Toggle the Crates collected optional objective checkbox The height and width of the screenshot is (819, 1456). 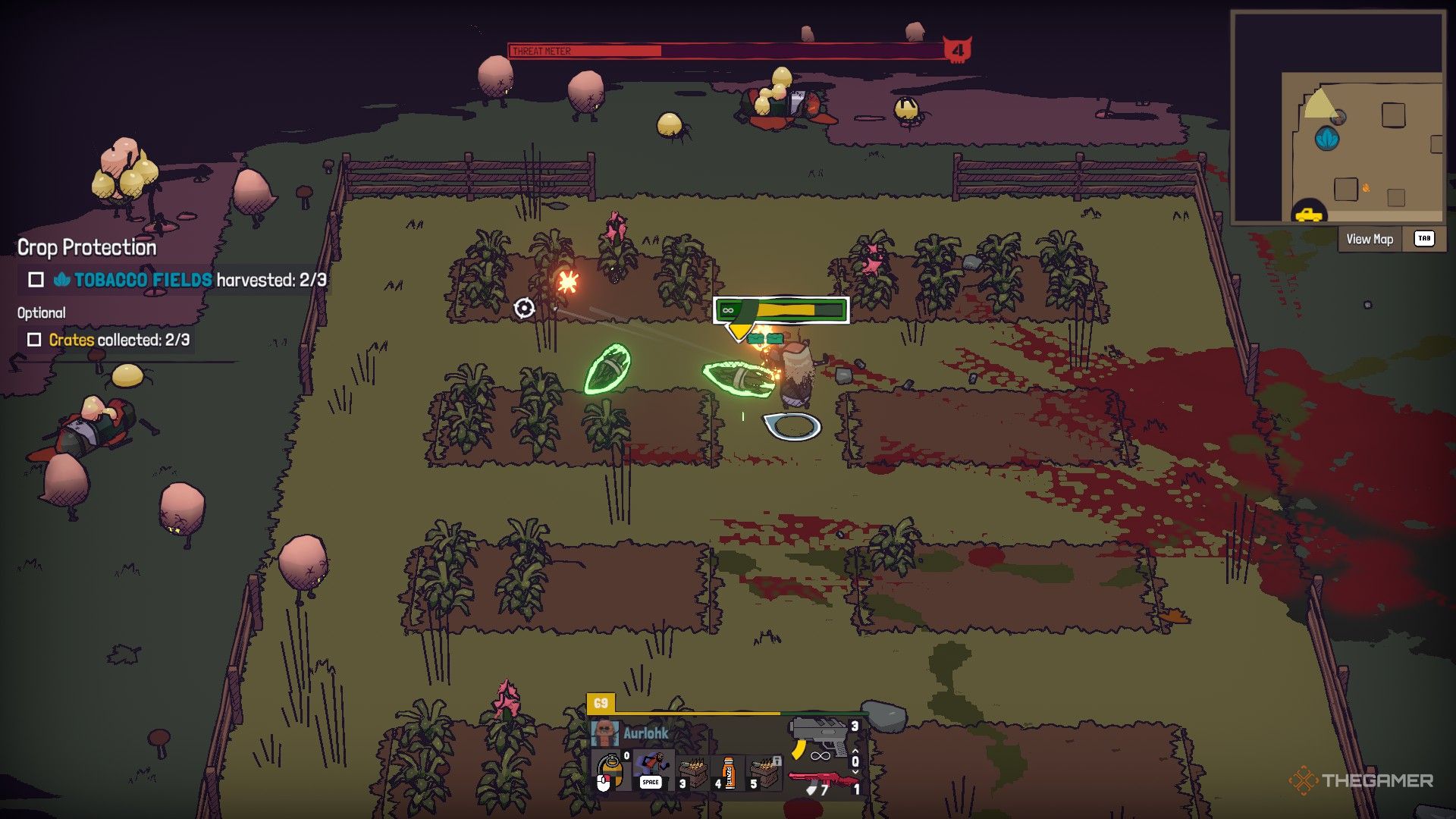tap(34, 340)
